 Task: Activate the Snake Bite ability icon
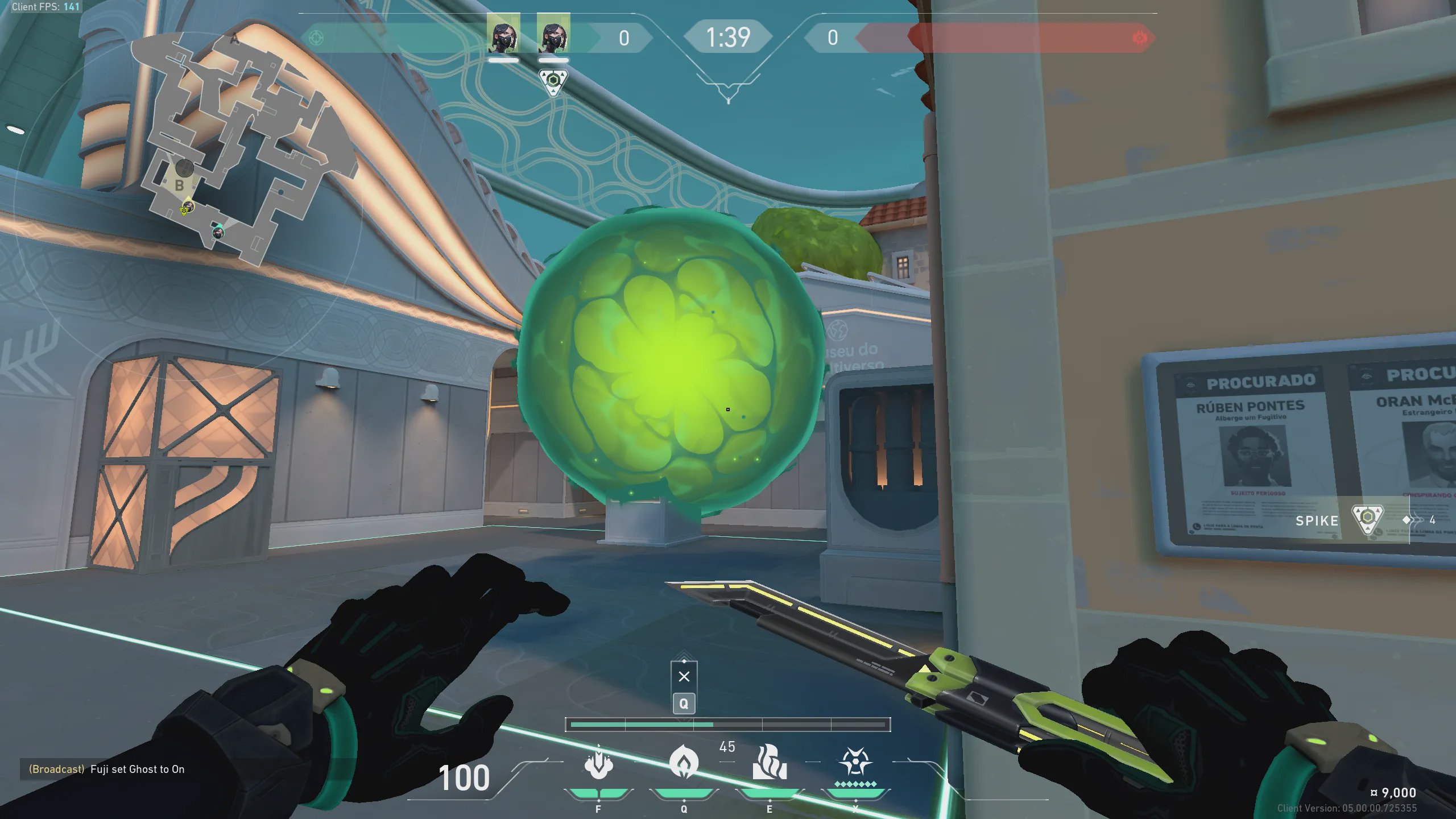598,762
